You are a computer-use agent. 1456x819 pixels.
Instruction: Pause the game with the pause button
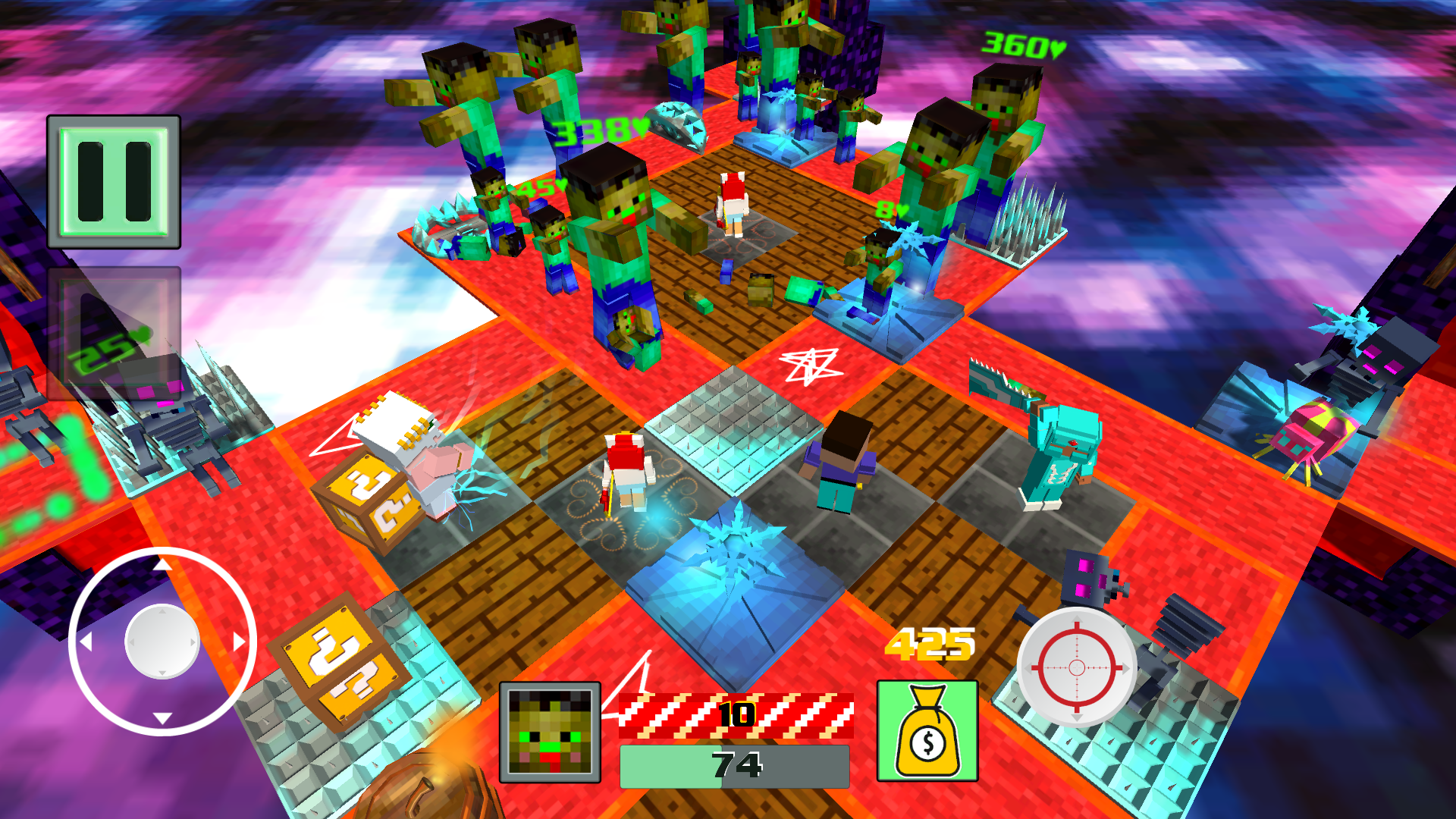coord(114,180)
